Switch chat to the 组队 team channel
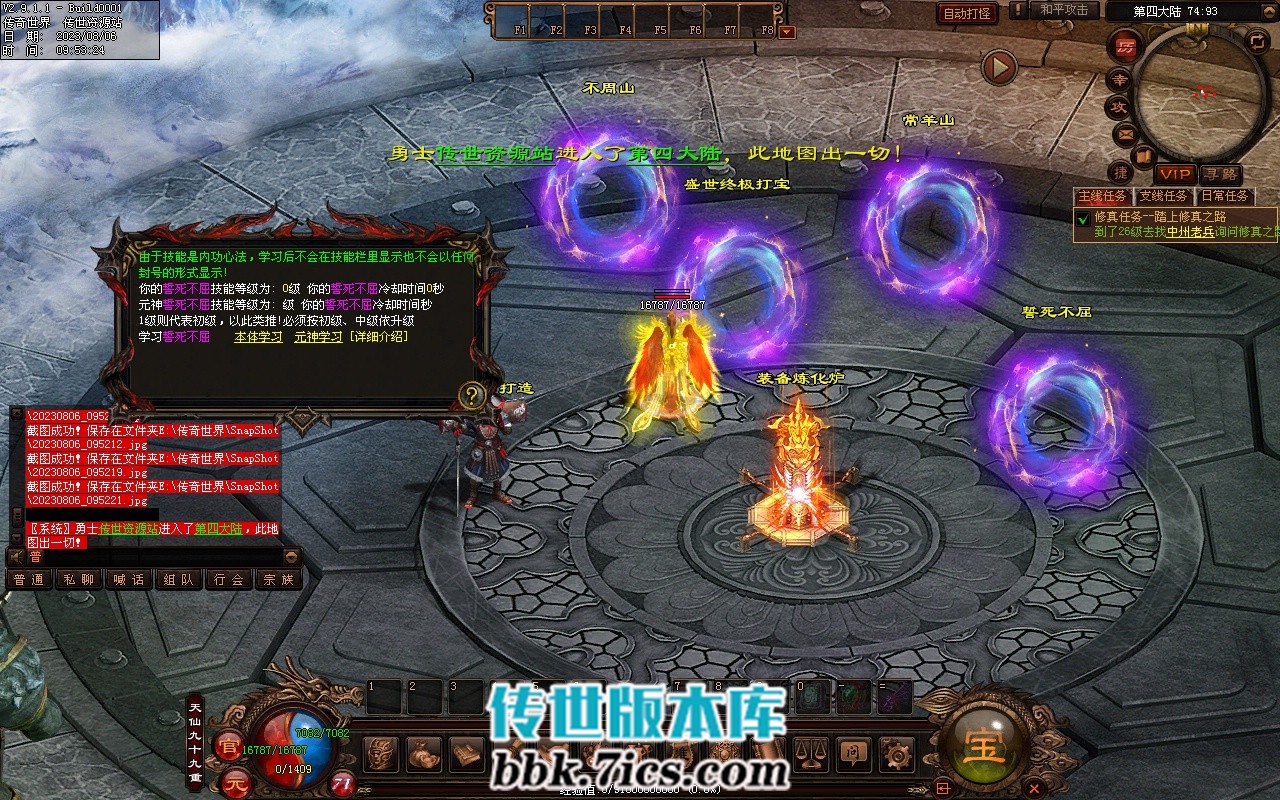Viewport: 1280px width, 800px height. tap(179, 579)
